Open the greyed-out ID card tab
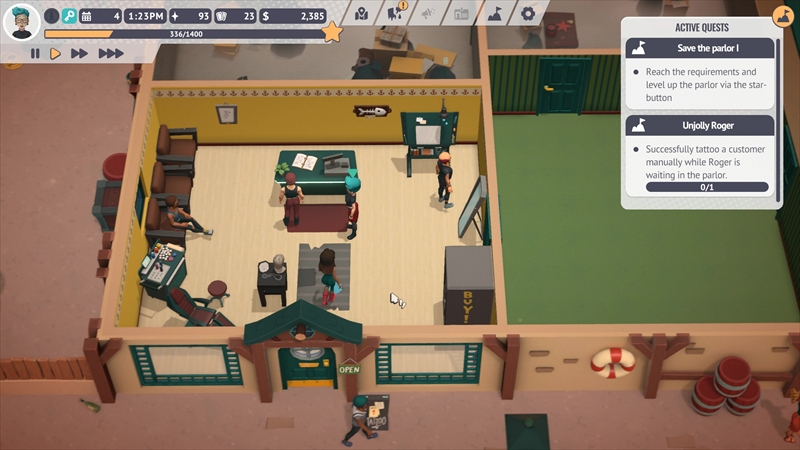 coord(461,14)
